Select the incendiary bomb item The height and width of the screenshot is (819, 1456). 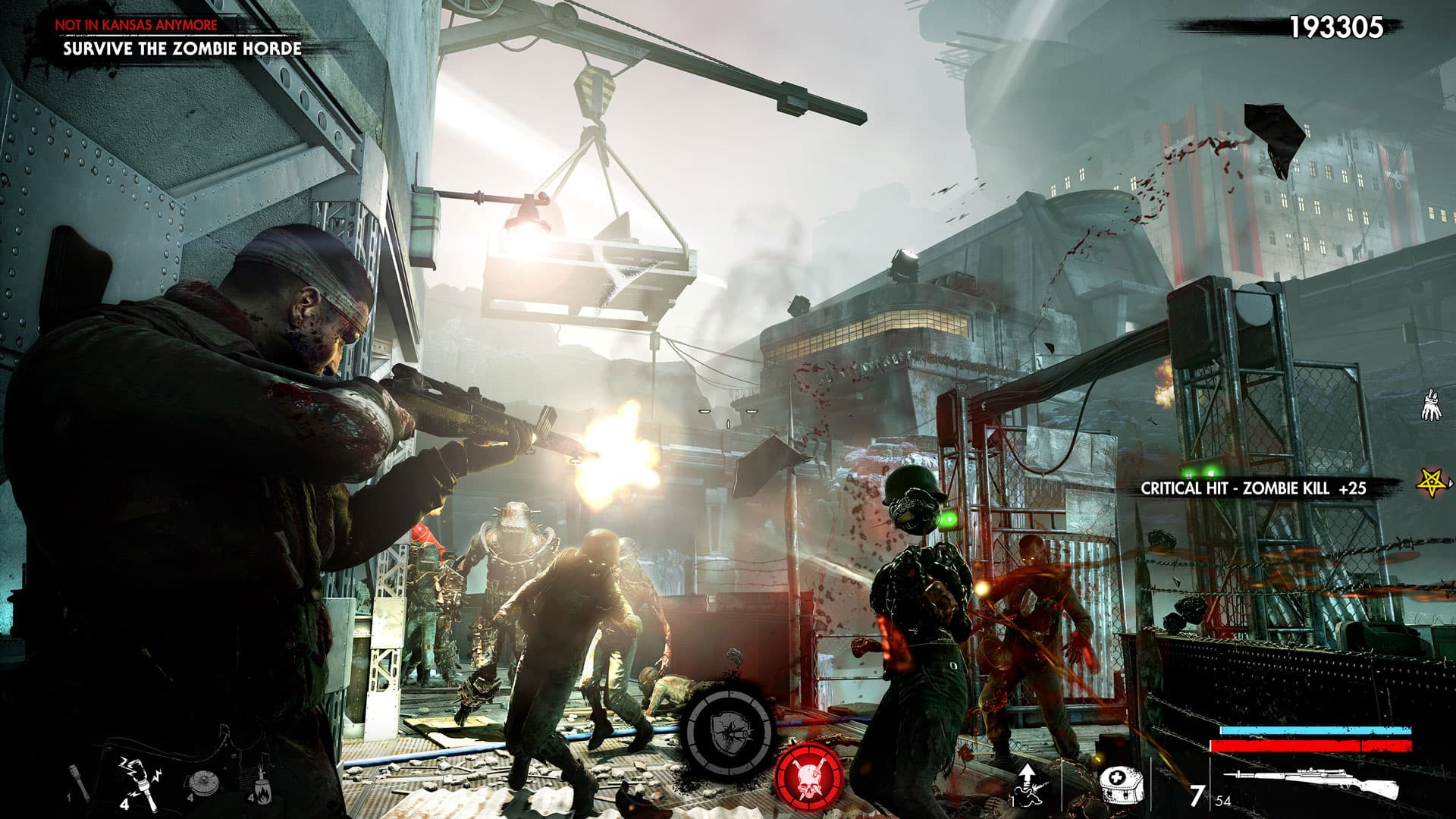[260, 781]
